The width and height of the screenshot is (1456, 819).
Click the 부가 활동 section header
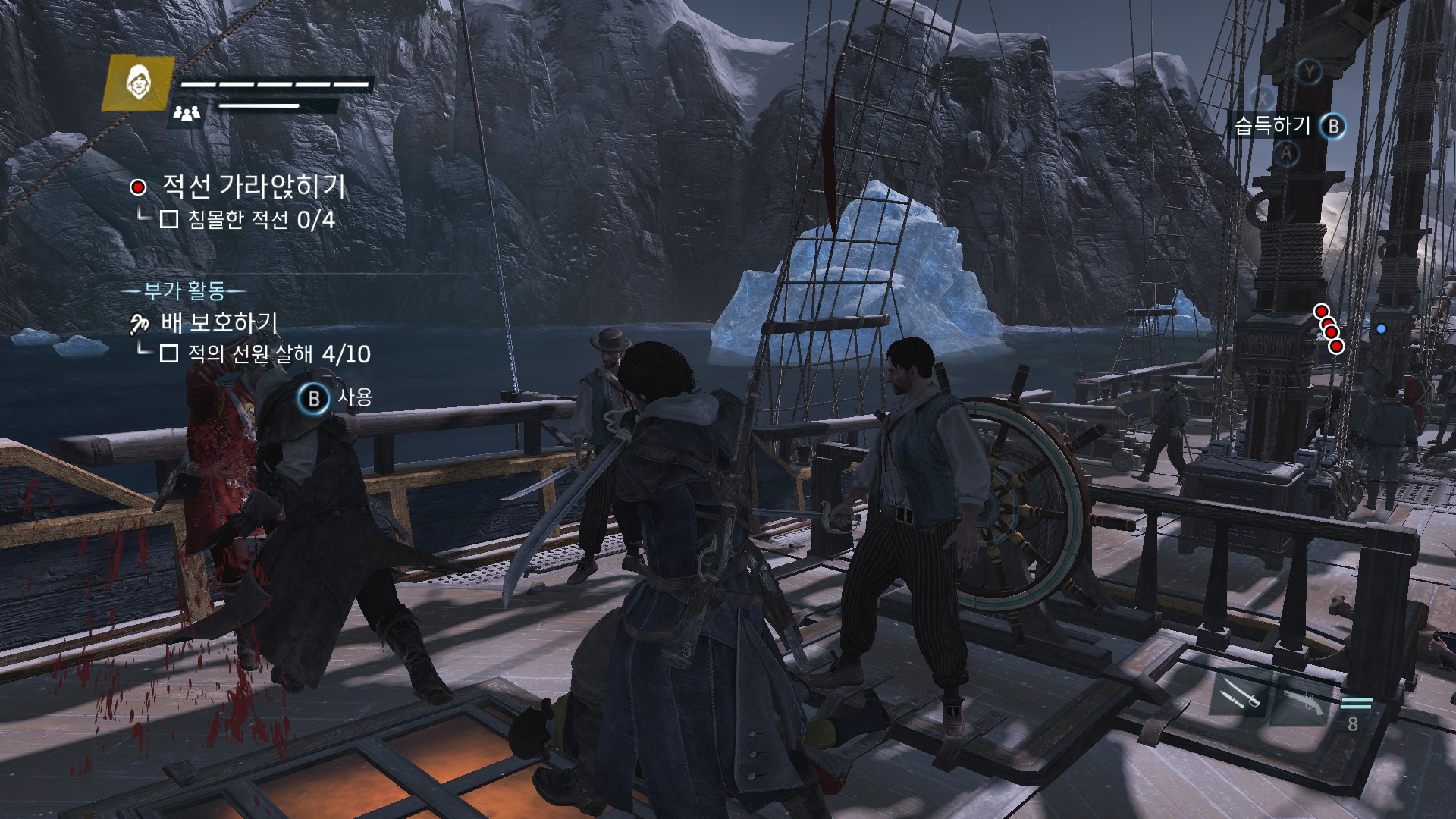tap(184, 290)
